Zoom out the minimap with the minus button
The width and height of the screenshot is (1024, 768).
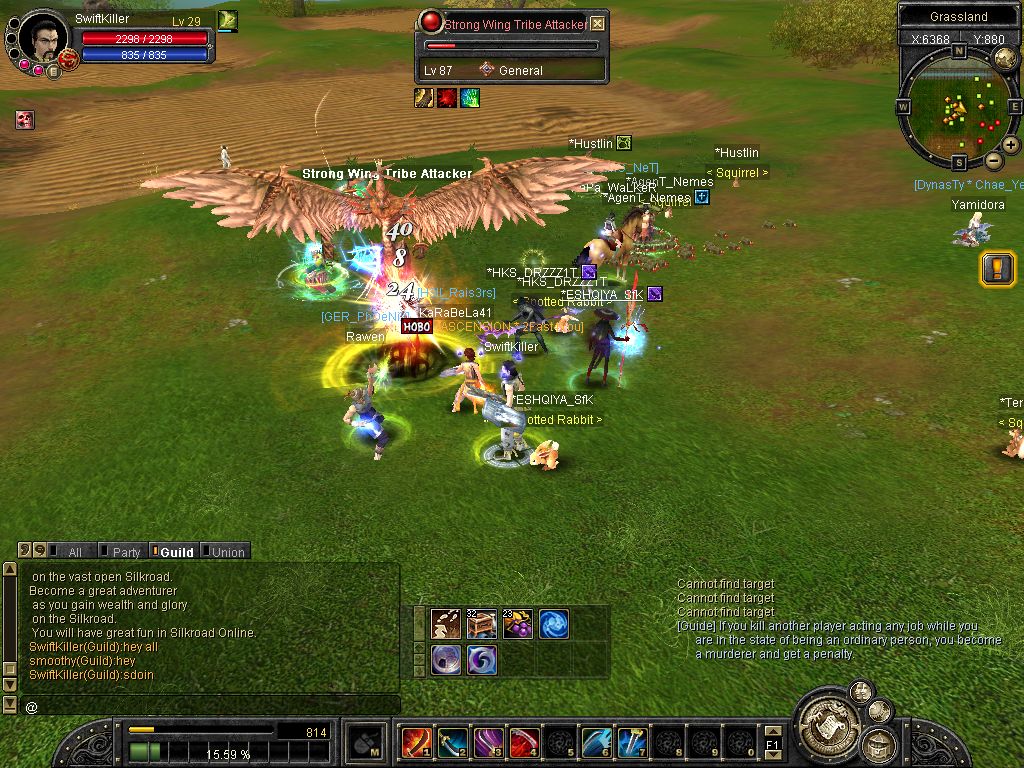tap(993, 160)
